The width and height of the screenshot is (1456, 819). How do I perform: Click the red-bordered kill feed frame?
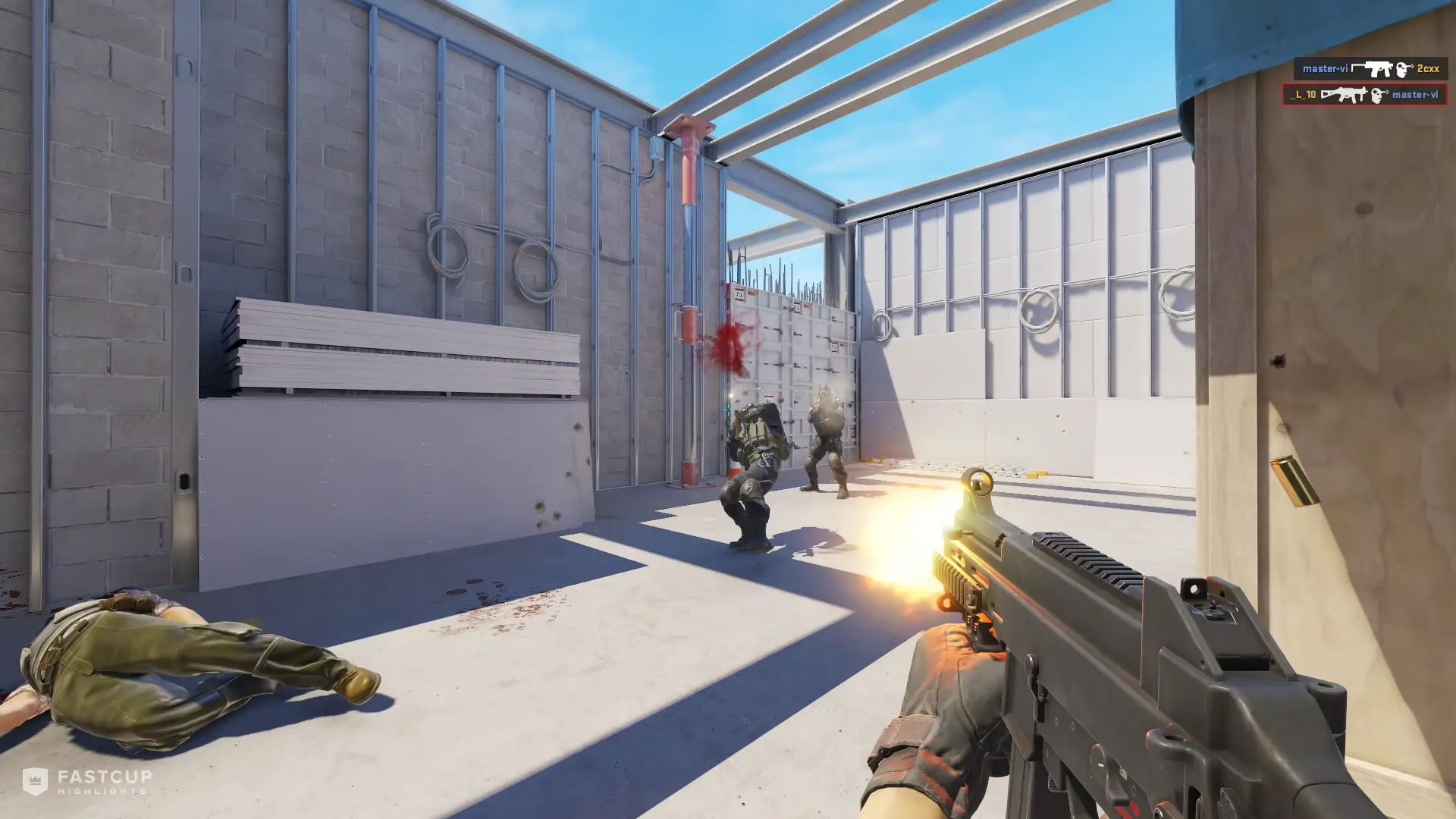click(1365, 96)
